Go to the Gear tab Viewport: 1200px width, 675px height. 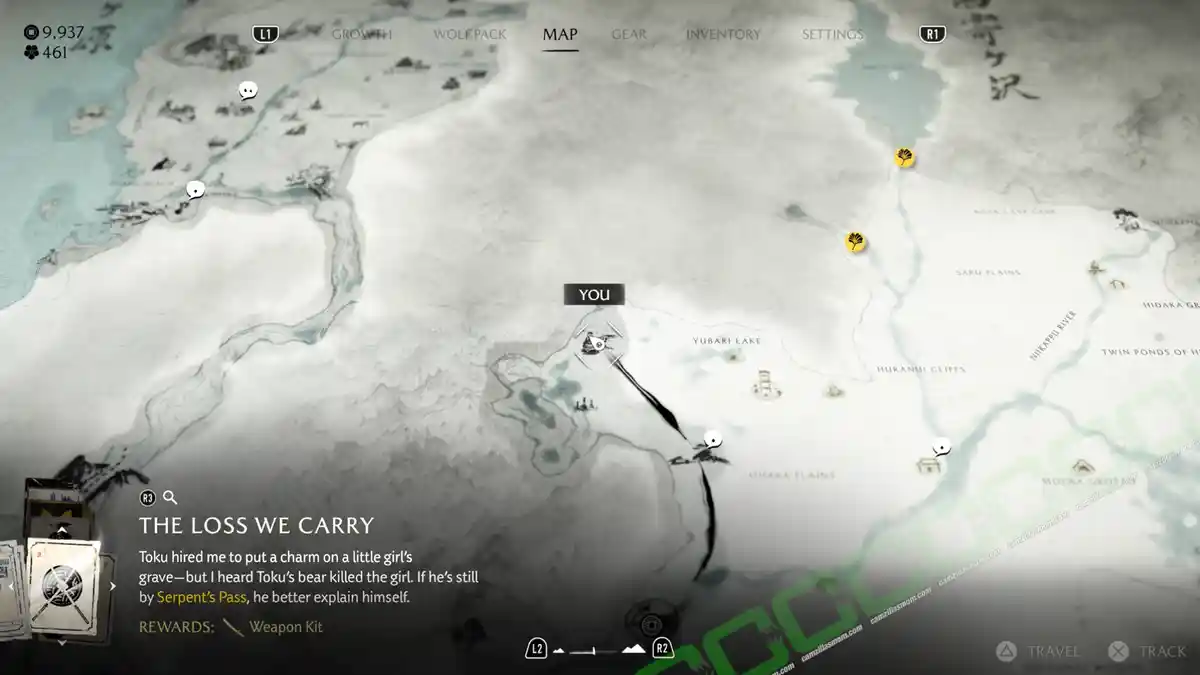629,34
